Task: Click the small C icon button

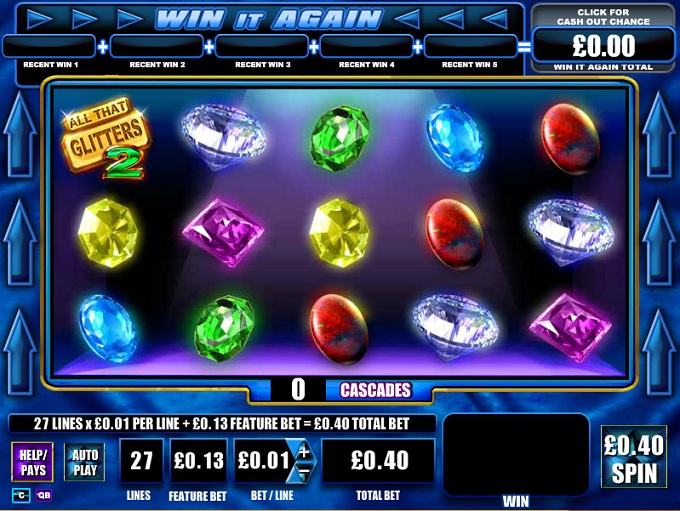Action: [x=20, y=495]
